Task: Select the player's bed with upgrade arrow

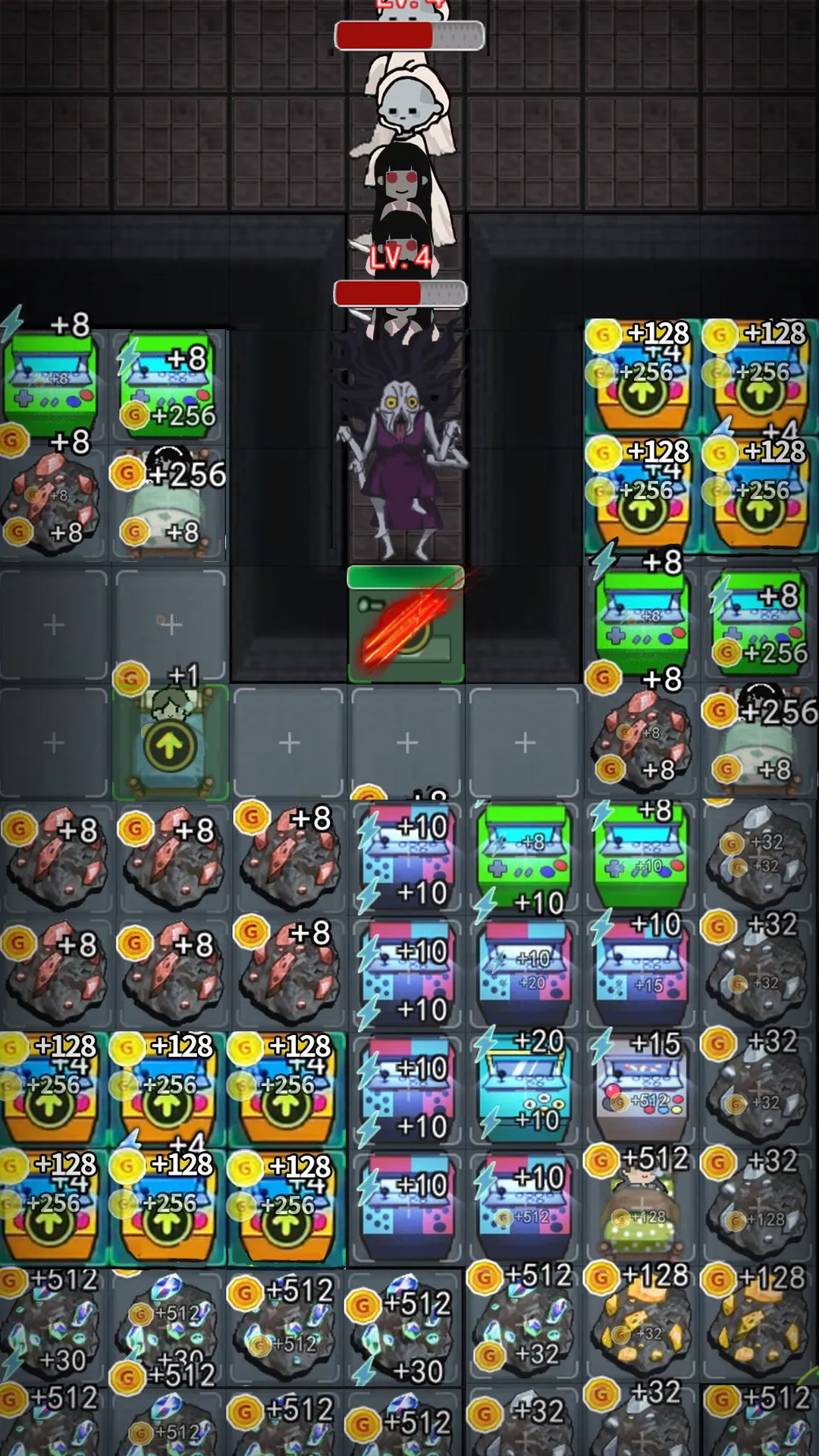Action: point(170,743)
